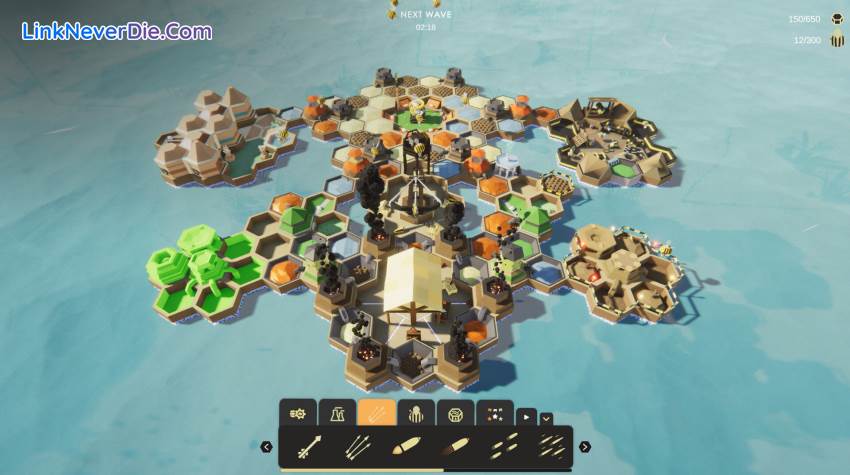The width and height of the screenshot is (850, 475).
Task: Switch to the honey drum tab
Action: coord(455,413)
